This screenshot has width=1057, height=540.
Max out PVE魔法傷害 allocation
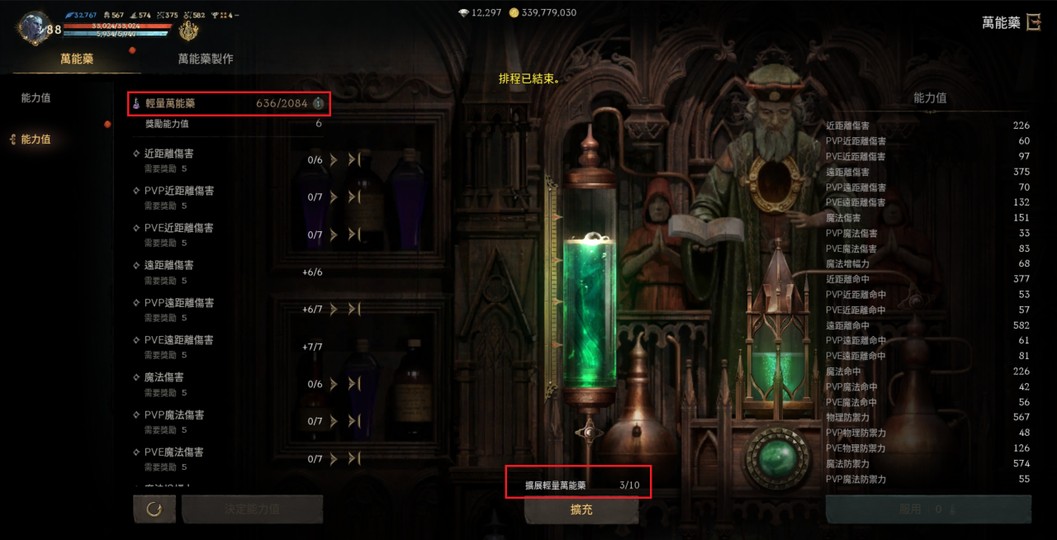(x=353, y=459)
